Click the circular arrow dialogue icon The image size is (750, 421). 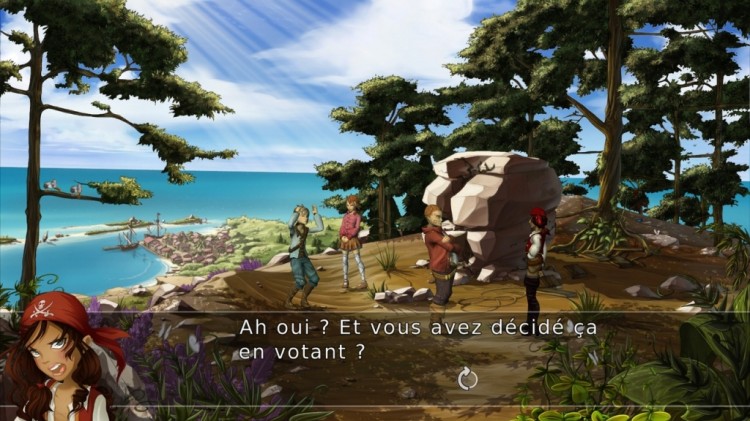[x=467, y=378]
